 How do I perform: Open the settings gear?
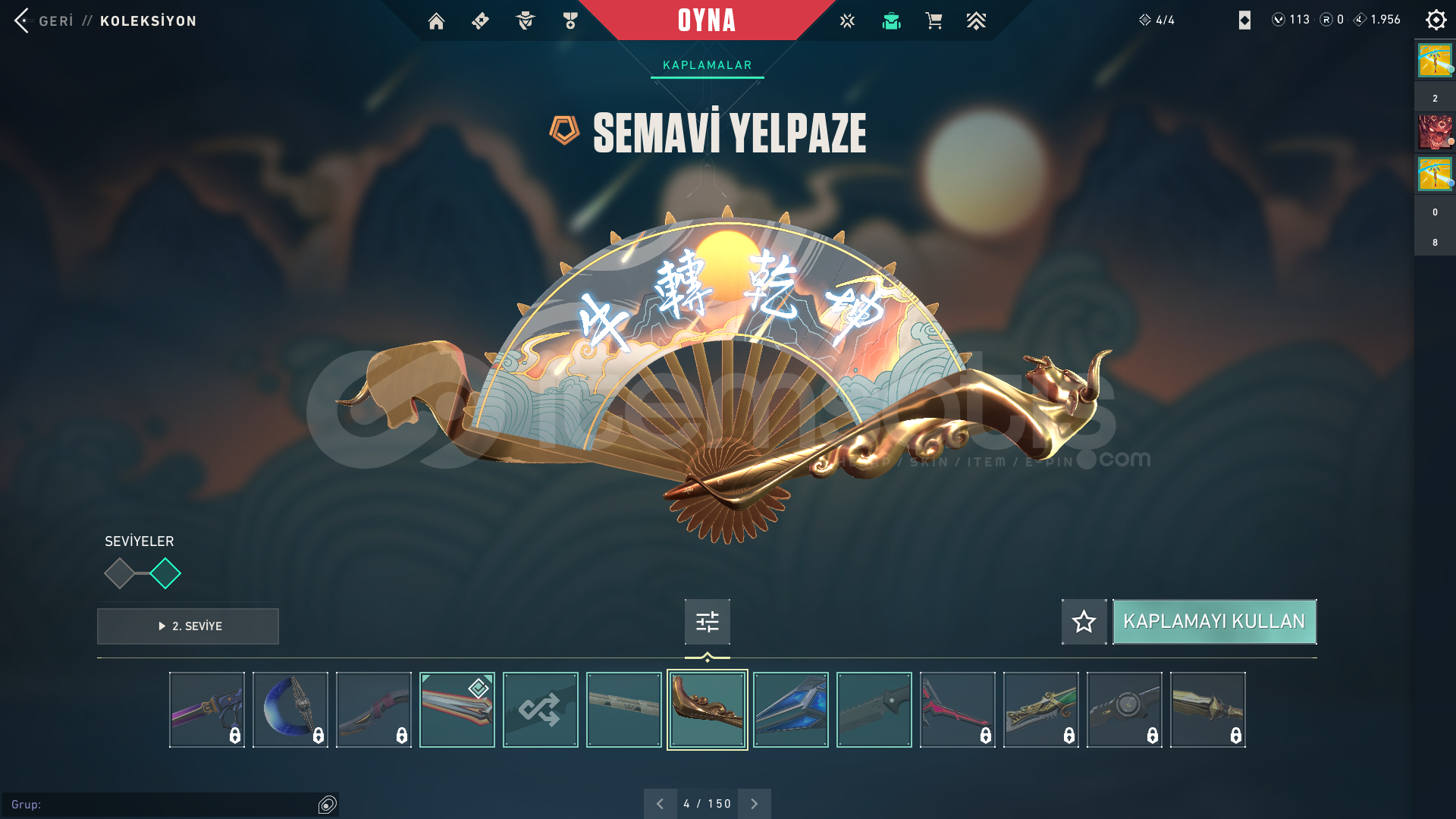(x=1436, y=20)
